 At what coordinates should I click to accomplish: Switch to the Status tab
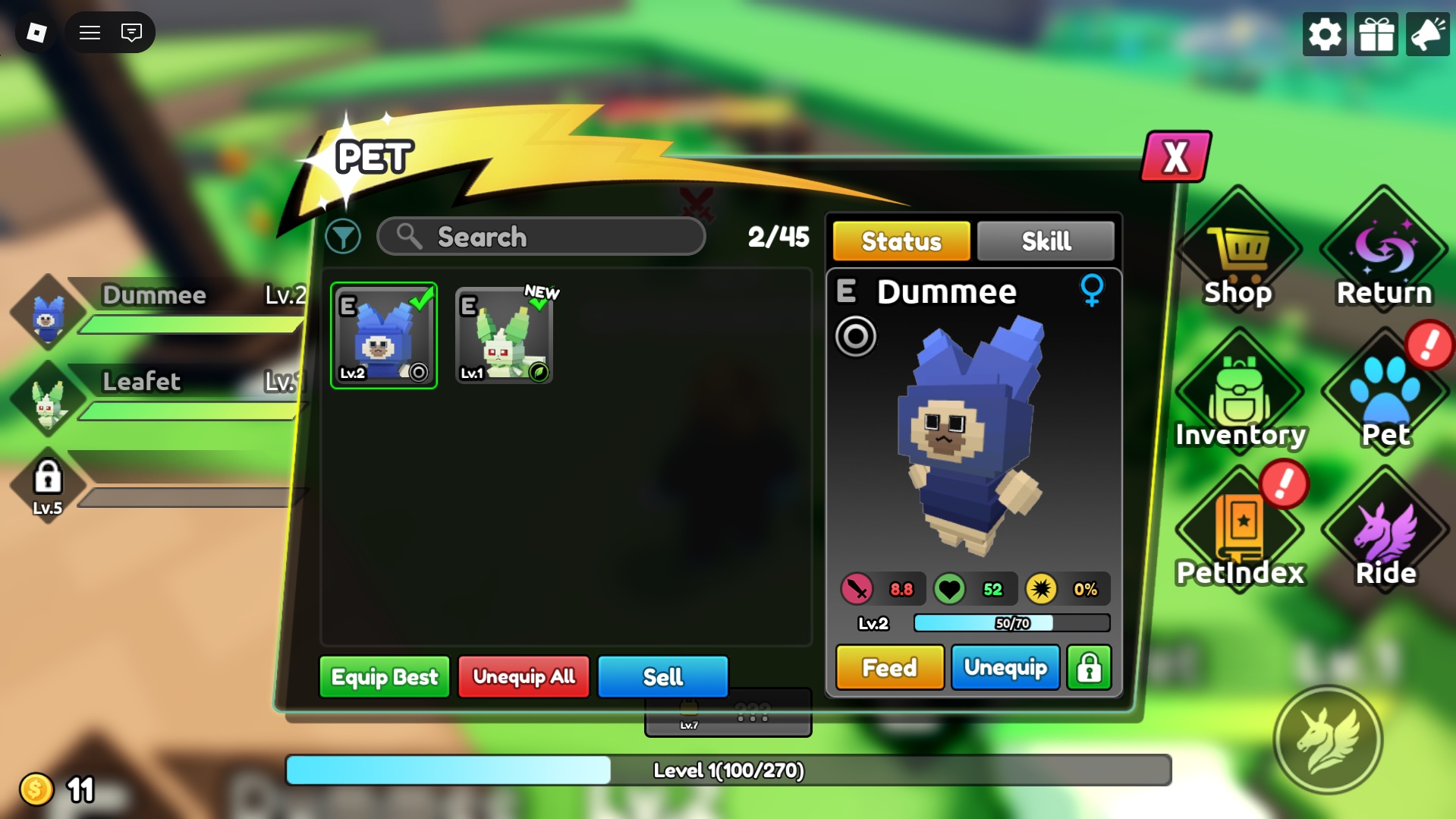[900, 241]
